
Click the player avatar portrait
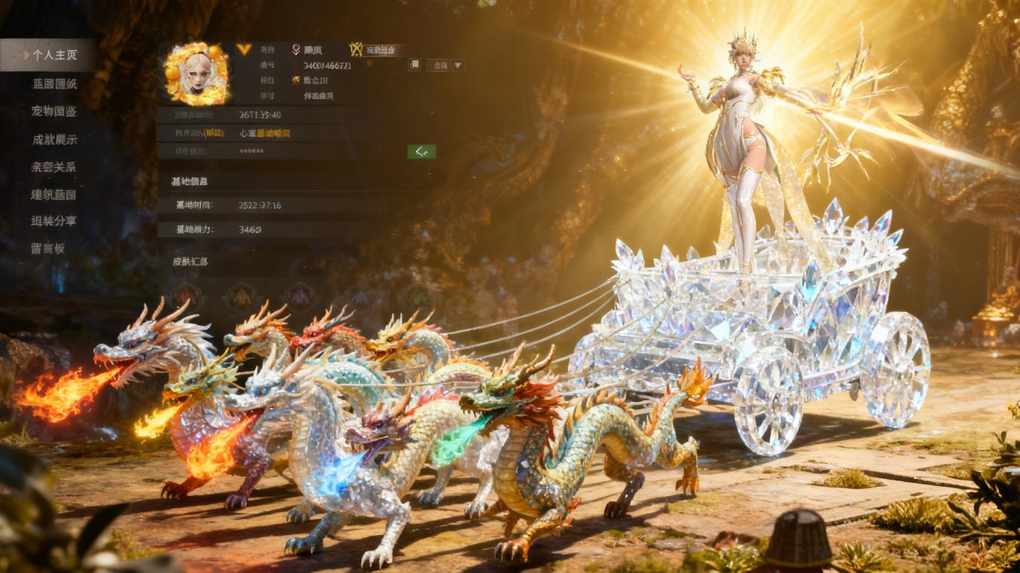click(195, 74)
